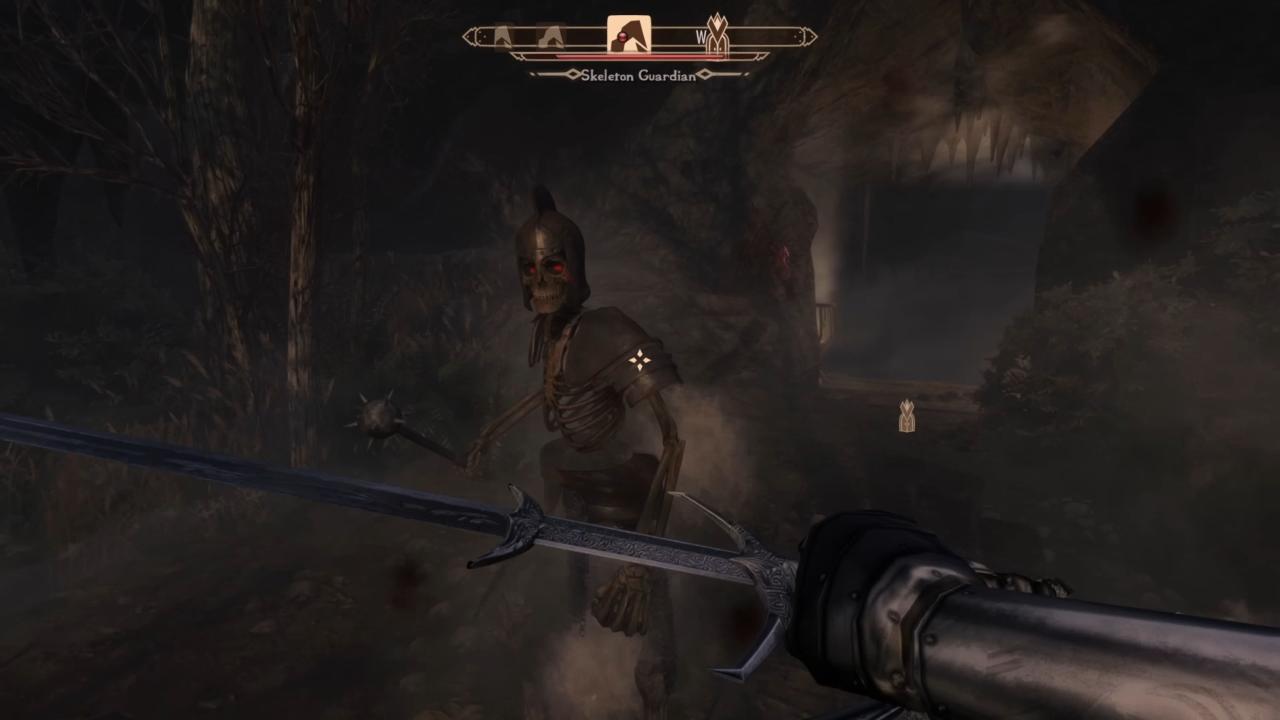Click the quest objective marker beside W
Viewport: 1280px width, 720px height.
click(717, 36)
